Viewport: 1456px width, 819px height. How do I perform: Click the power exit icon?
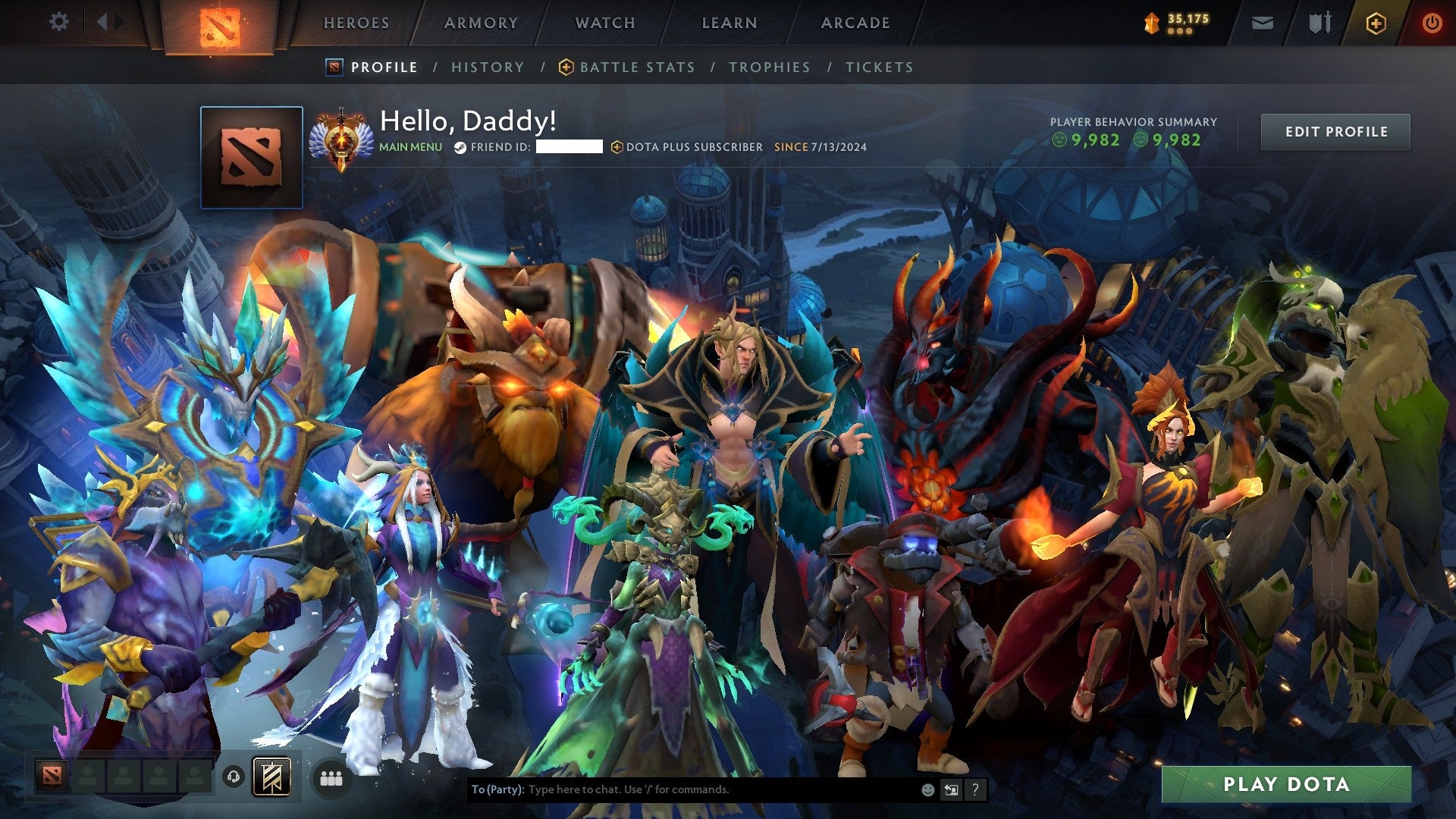coord(1432,23)
